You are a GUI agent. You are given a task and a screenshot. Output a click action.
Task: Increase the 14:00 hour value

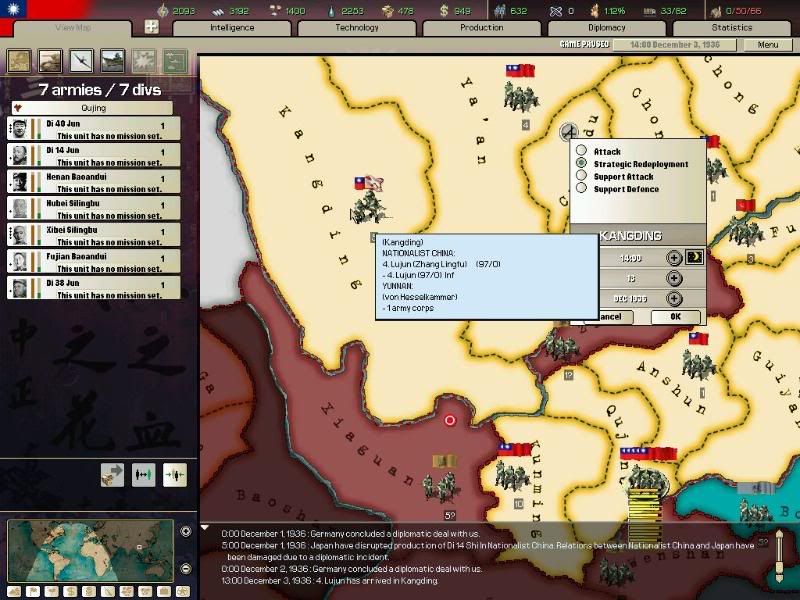click(675, 257)
